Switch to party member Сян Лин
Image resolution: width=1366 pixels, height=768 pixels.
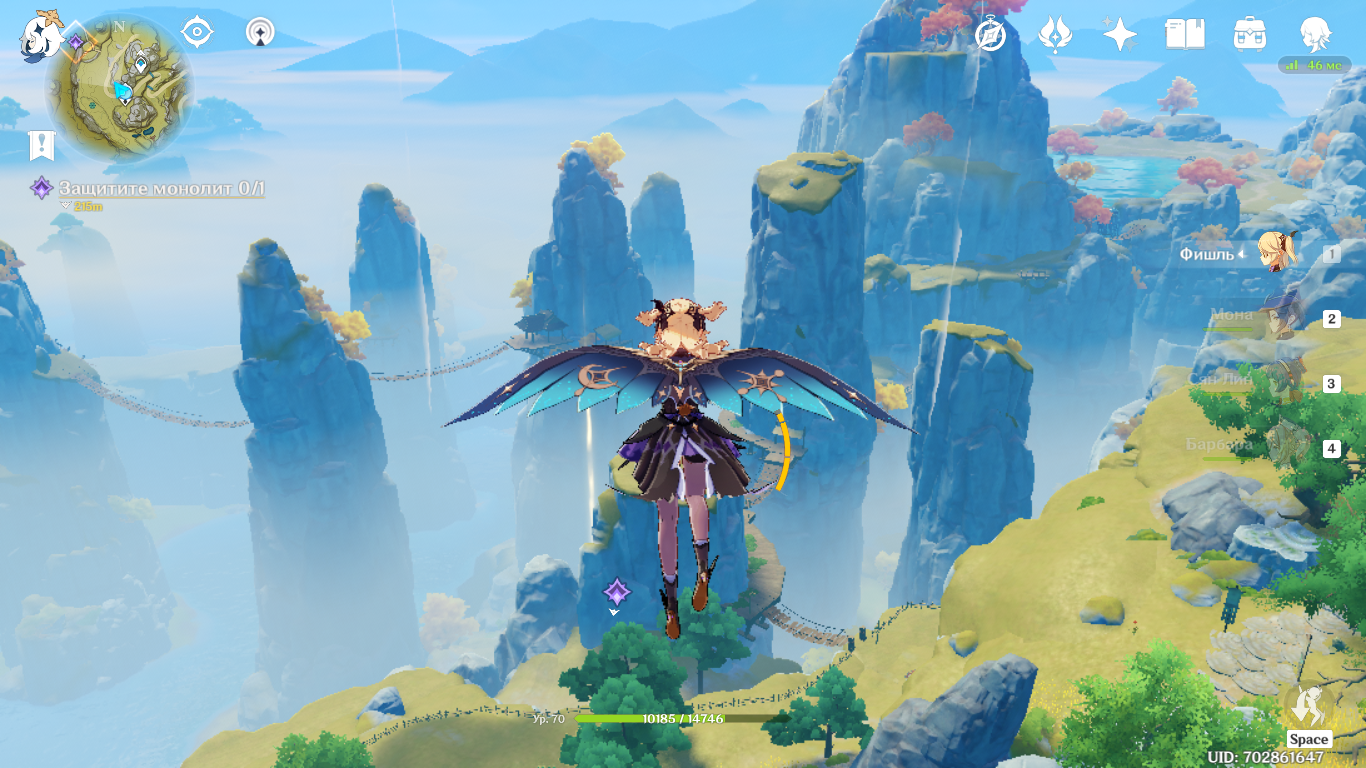tap(1277, 382)
